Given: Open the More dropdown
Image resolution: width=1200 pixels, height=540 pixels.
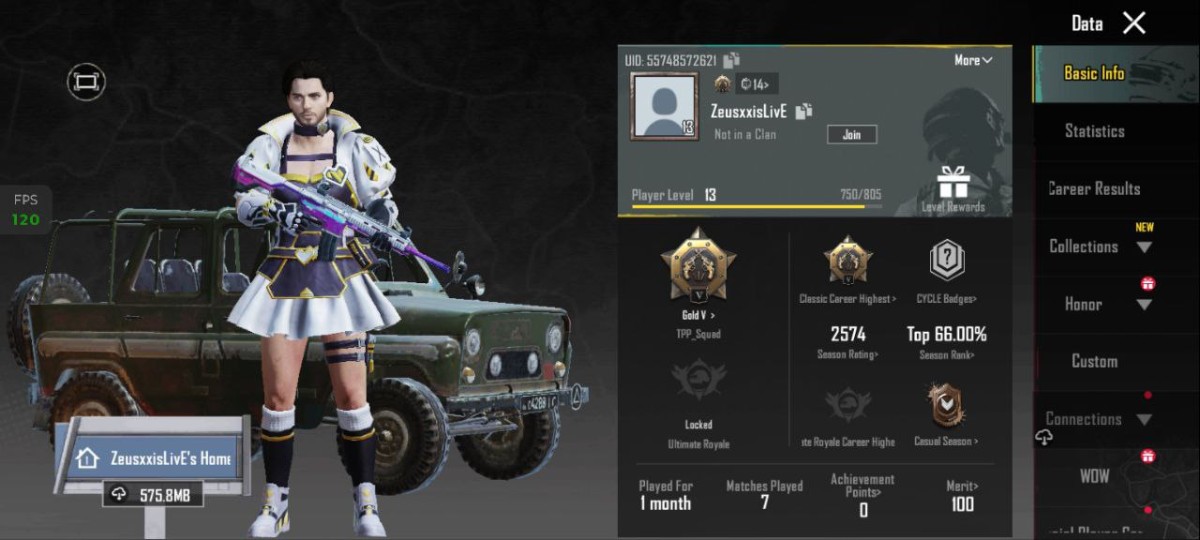Looking at the screenshot, I should pyautogui.click(x=972, y=60).
